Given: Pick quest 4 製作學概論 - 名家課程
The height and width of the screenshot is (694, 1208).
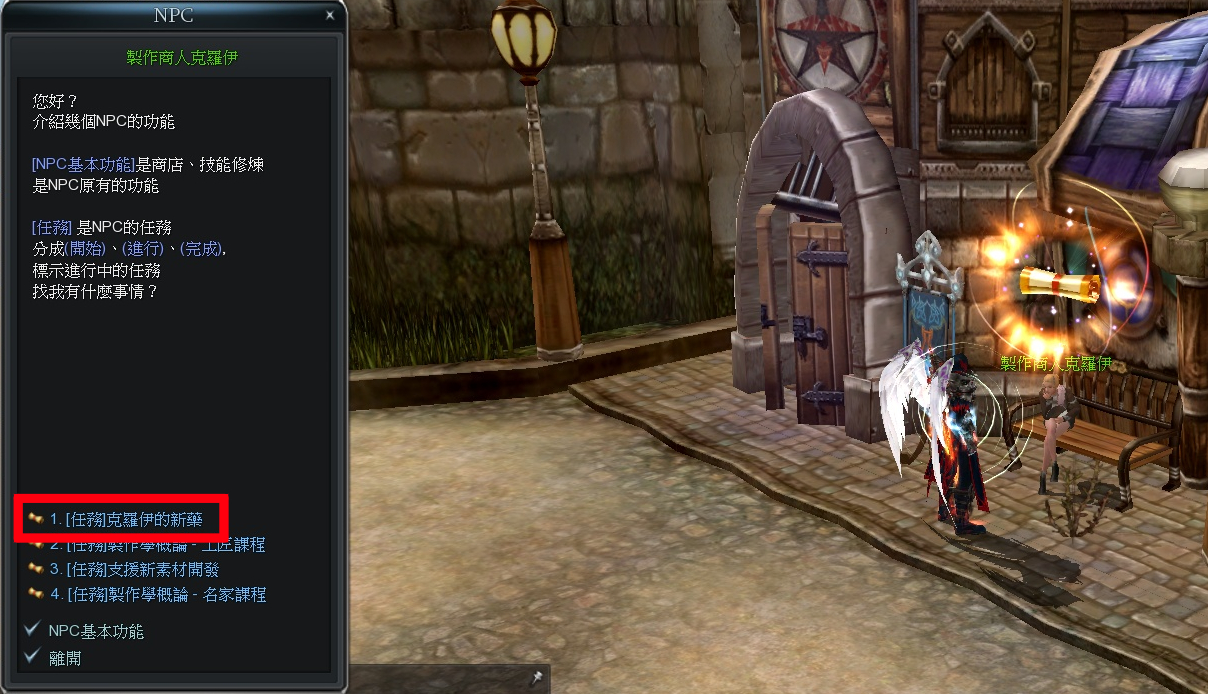Looking at the screenshot, I should (x=157, y=594).
